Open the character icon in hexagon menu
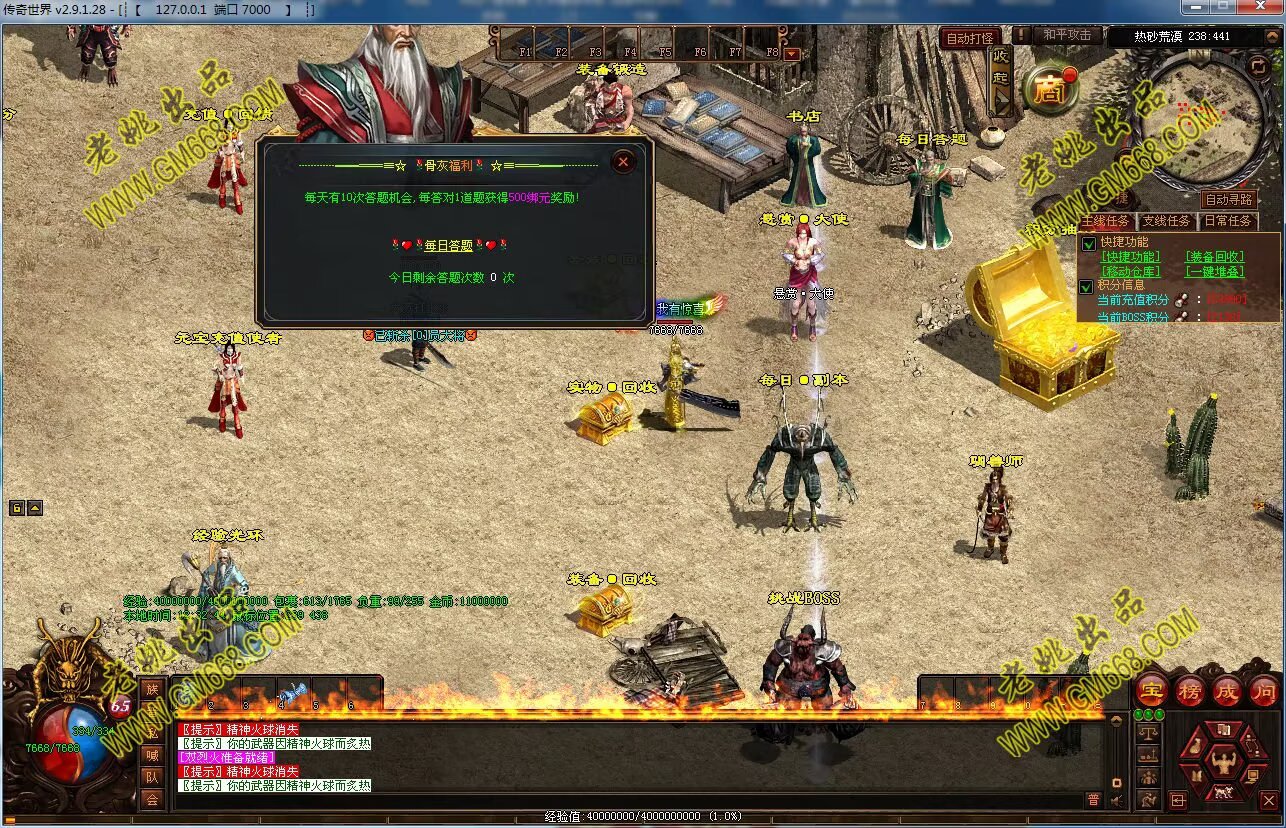The height and width of the screenshot is (828, 1286). click(x=1222, y=765)
